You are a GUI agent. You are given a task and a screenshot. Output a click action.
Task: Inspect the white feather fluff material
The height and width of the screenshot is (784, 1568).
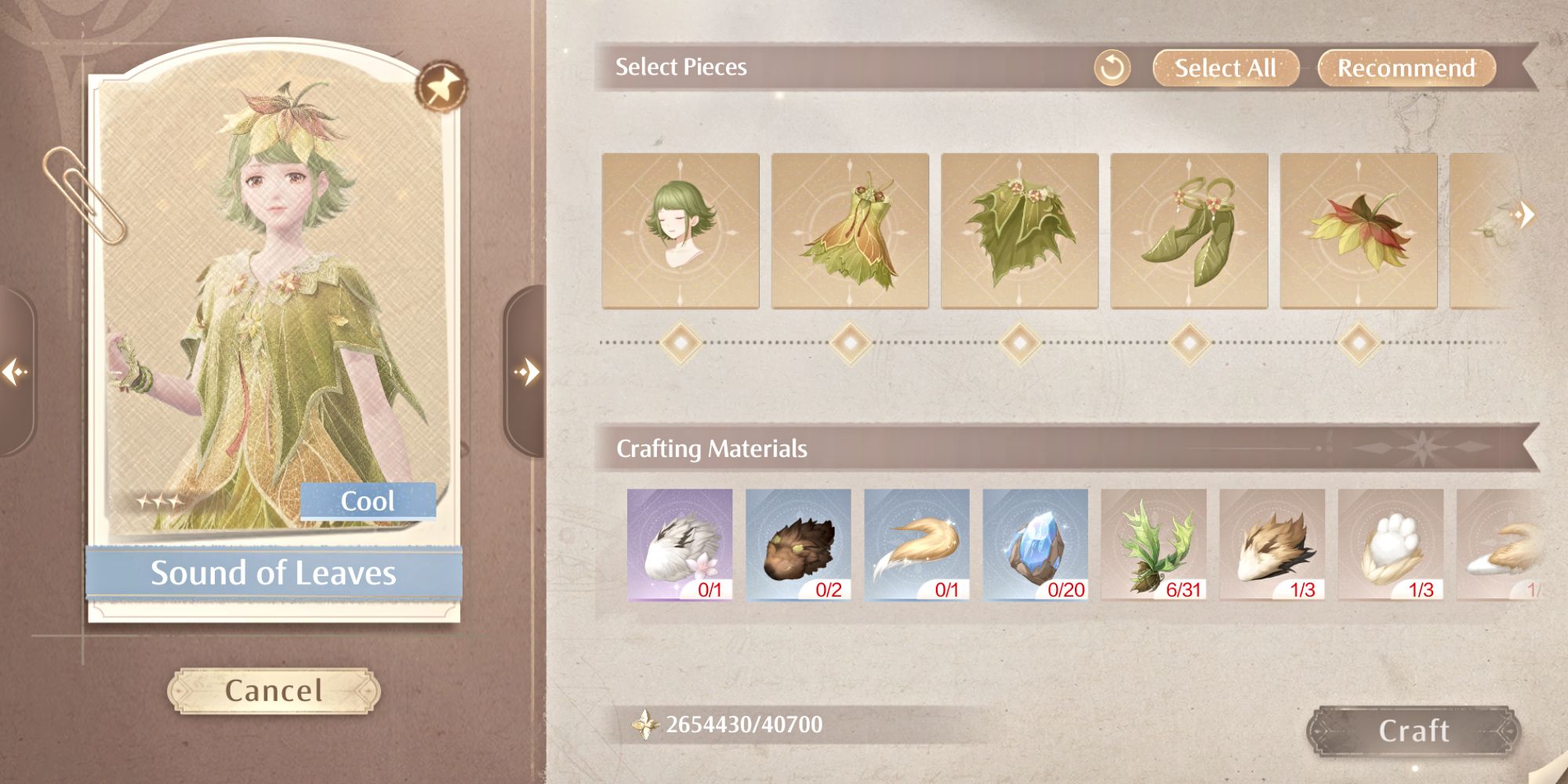click(680, 545)
